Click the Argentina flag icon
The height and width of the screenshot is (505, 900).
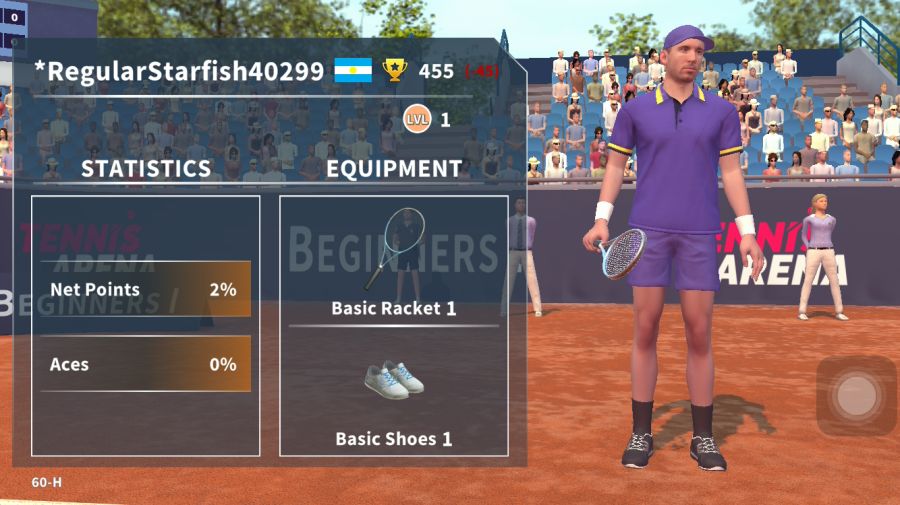pyautogui.click(x=353, y=70)
